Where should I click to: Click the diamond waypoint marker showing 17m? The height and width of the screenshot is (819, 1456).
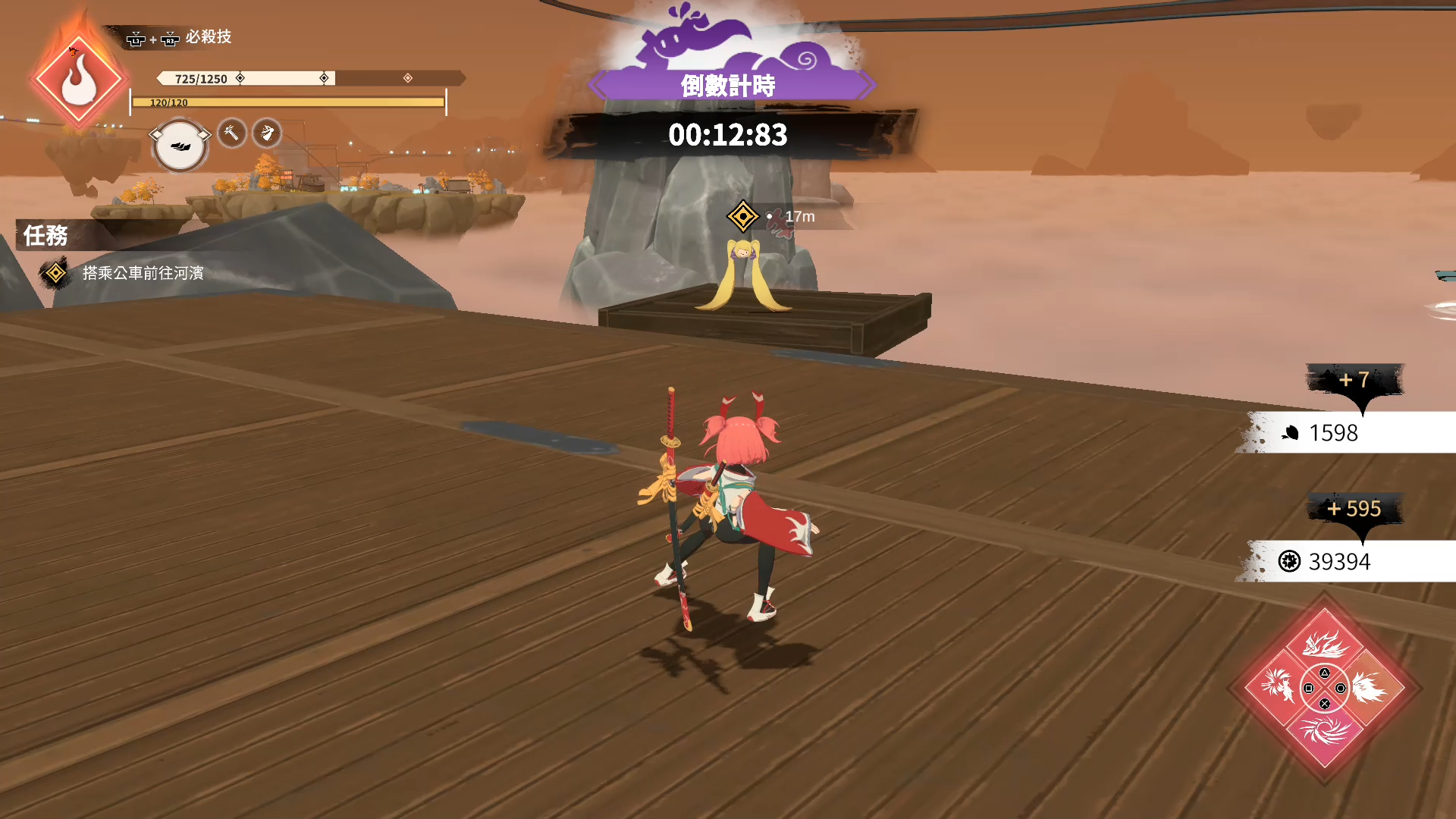(742, 217)
